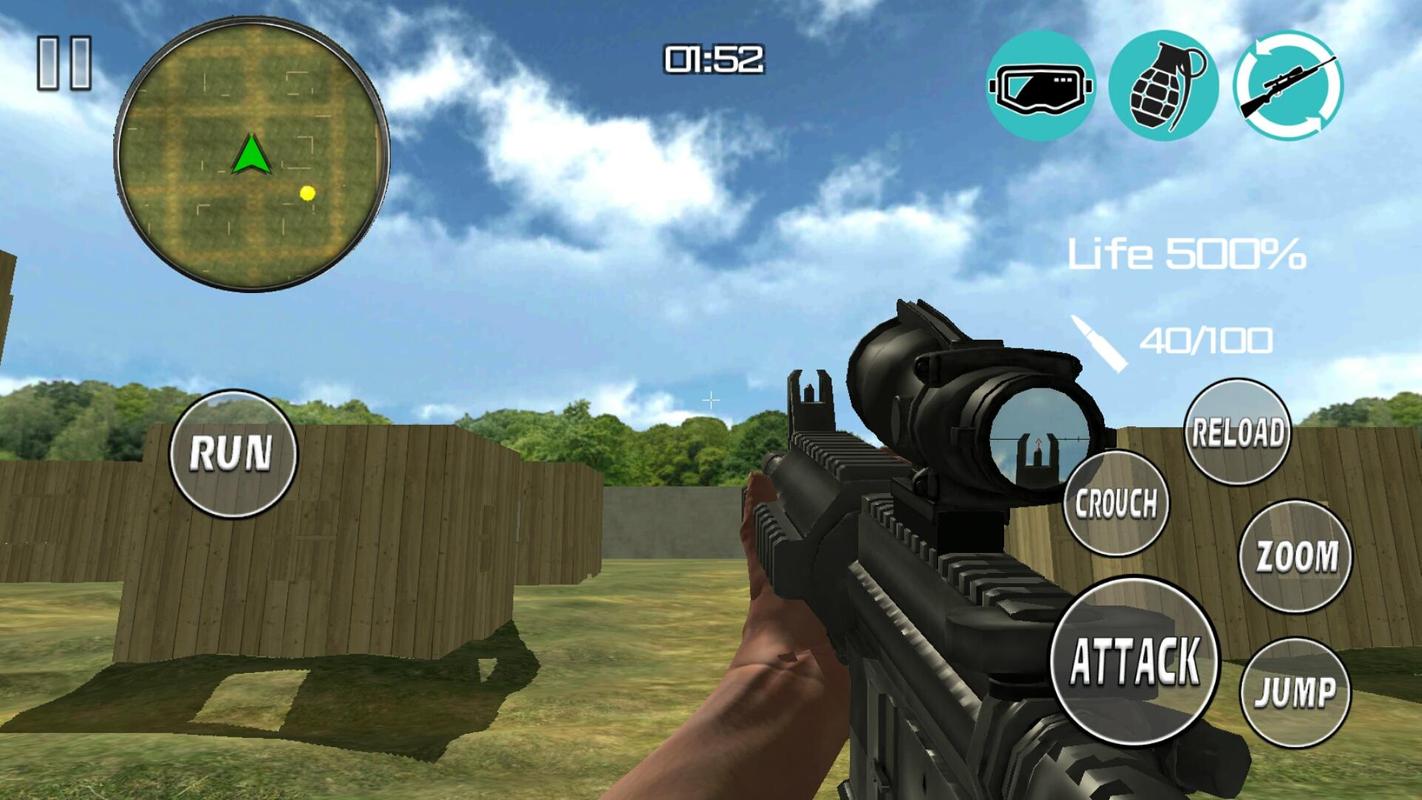Throw a grenade using the grenade icon
The width and height of the screenshot is (1422, 800).
tap(1163, 86)
